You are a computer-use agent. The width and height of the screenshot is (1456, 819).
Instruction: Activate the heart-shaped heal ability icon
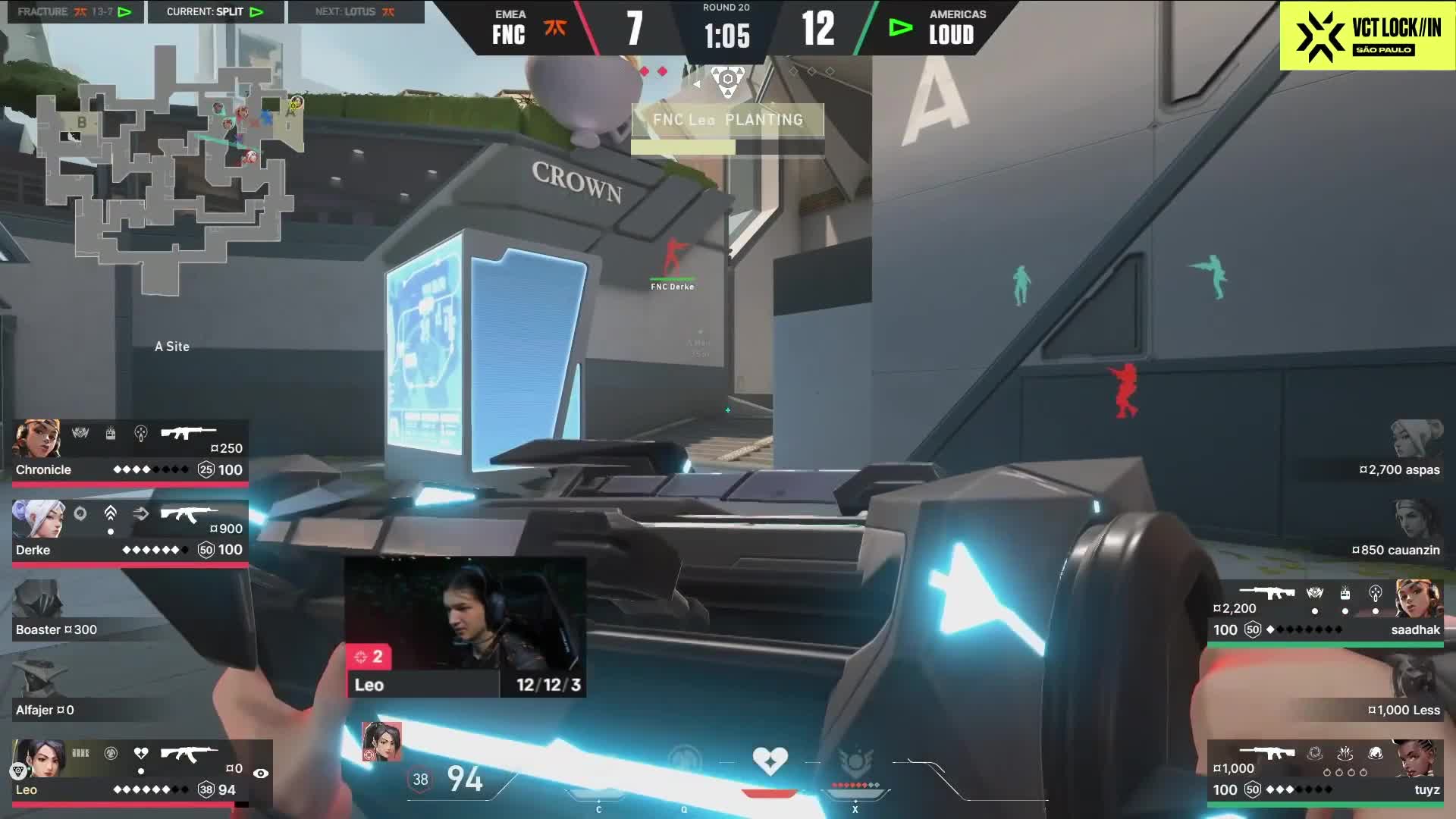tap(770, 761)
